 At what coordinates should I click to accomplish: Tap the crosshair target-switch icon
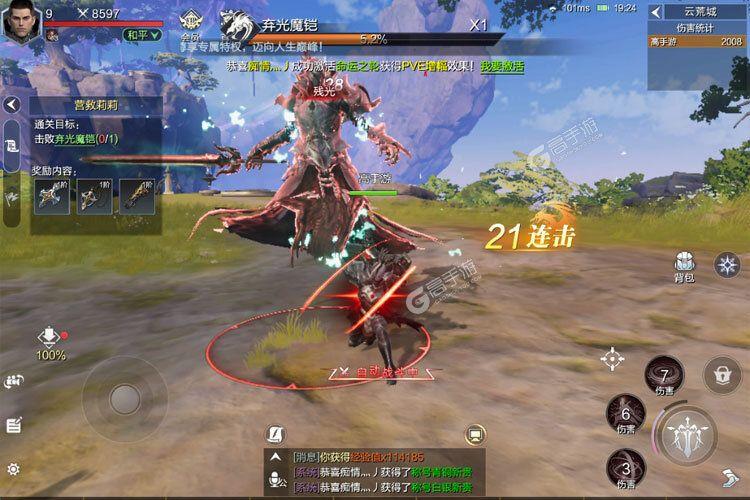click(x=613, y=359)
